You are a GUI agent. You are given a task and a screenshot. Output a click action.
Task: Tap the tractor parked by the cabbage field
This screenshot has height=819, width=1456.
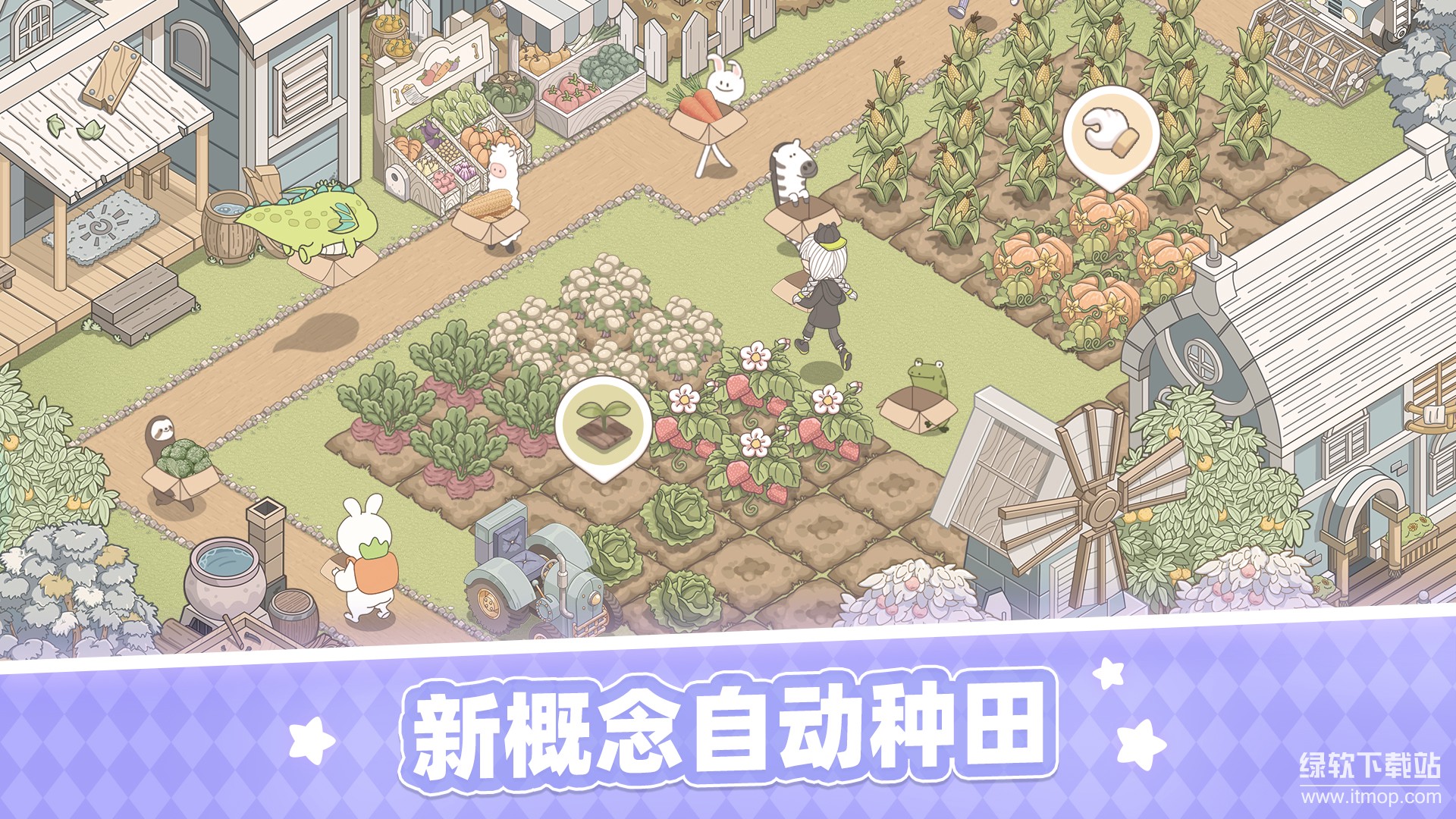[531, 576]
